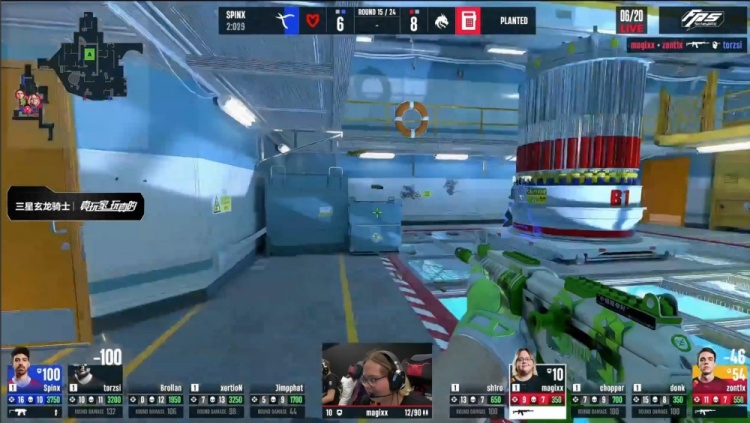
Task: Open the FPS broadcast logo
Action: (702, 20)
